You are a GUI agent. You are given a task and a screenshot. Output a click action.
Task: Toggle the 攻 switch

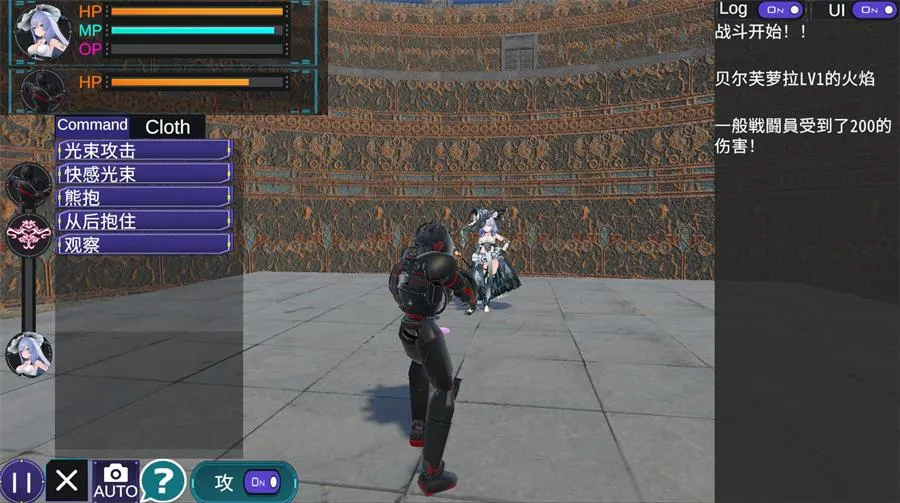[x=258, y=482]
